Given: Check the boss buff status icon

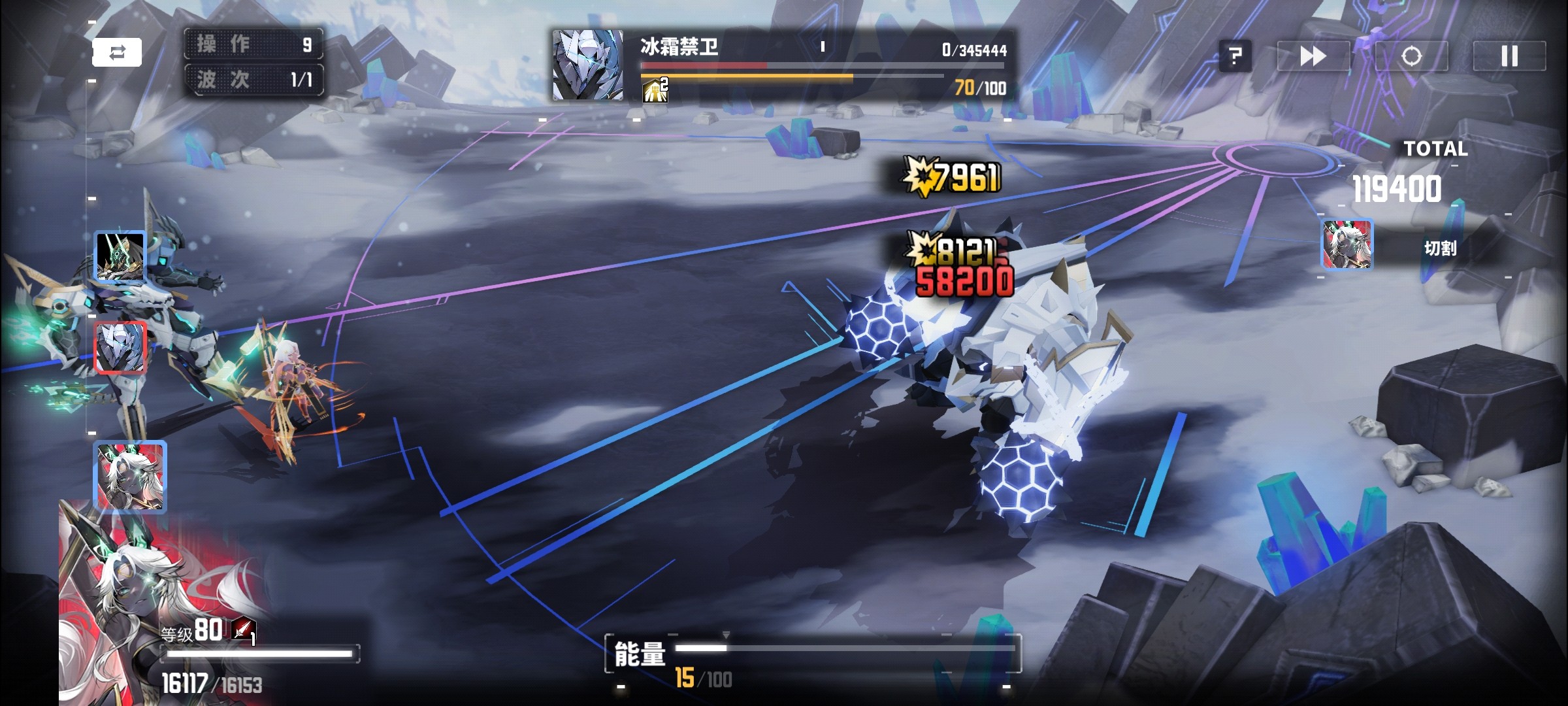Looking at the screenshot, I should [655, 90].
